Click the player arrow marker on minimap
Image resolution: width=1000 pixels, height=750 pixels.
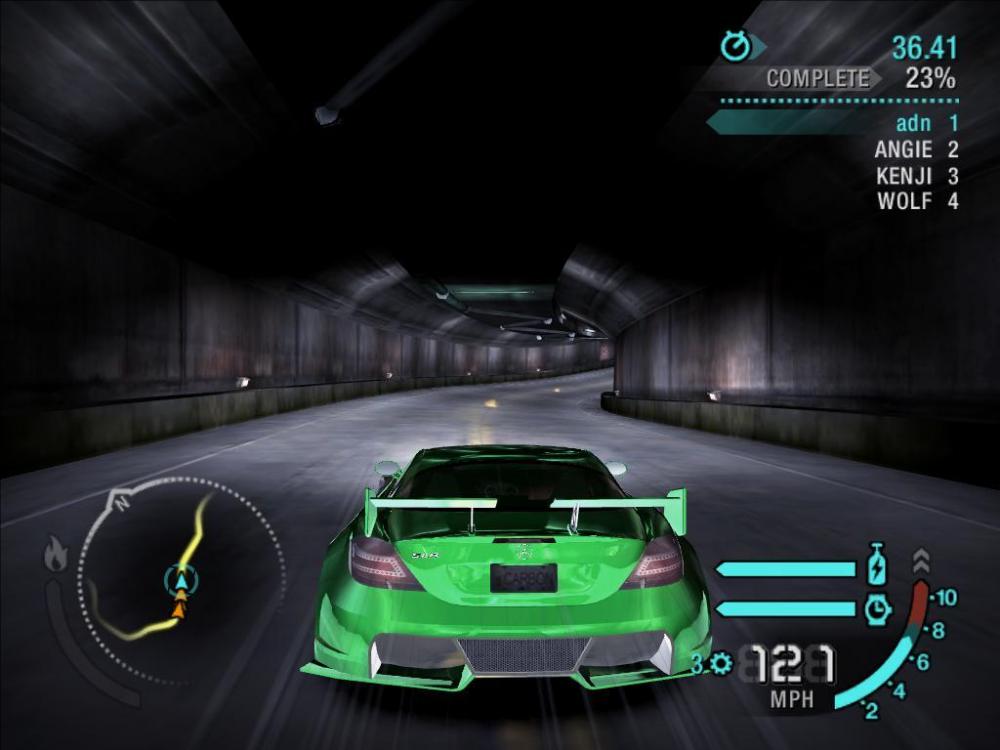click(181, 578)
